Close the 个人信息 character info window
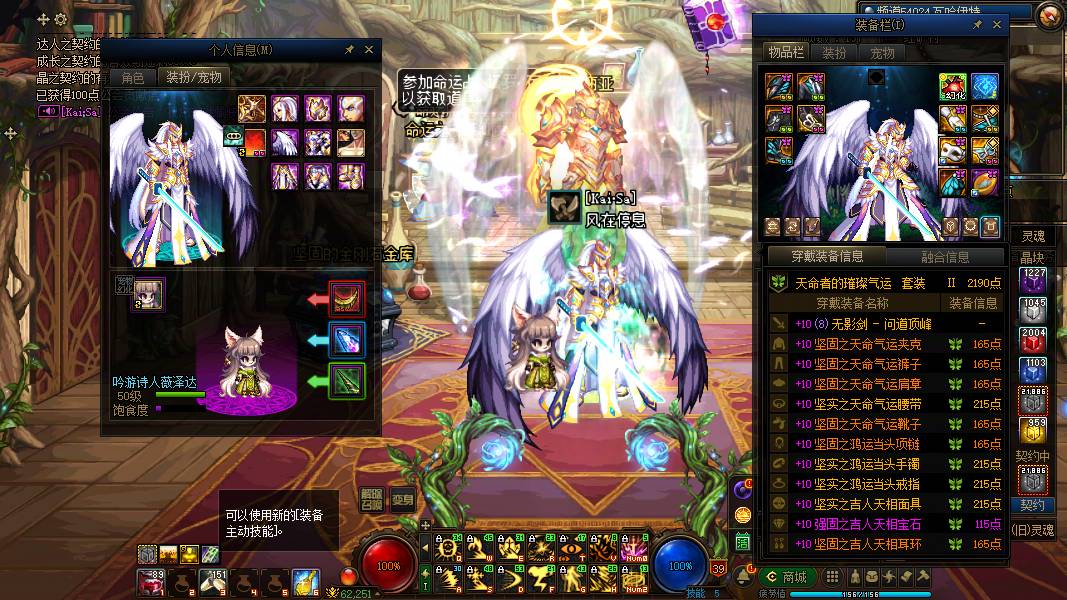This screenshot has width=1067, height=600. pyautogui.click(x=368, y=49)
